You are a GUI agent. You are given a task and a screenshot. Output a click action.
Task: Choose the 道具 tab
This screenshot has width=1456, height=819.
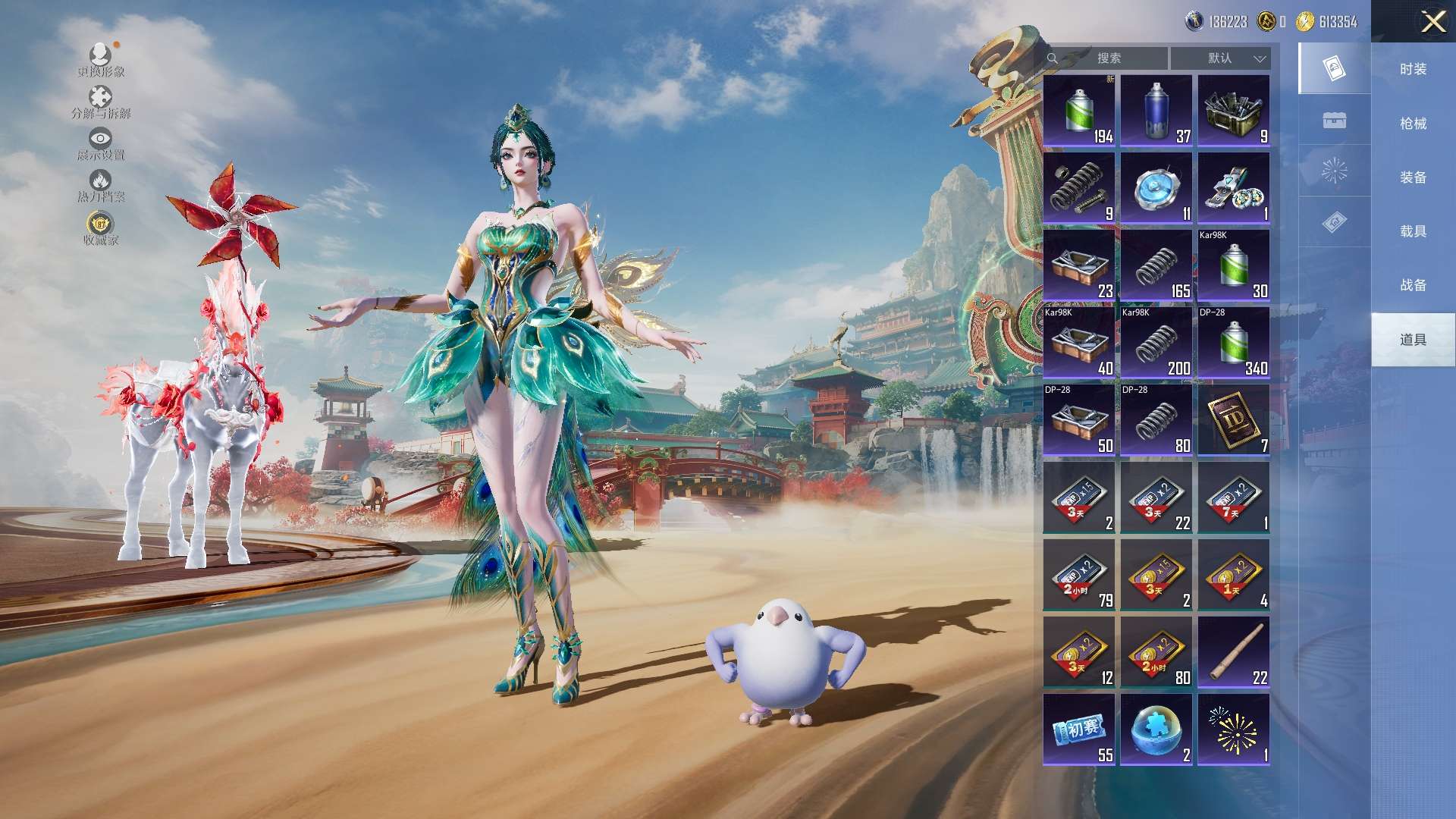coord(1413,340)
